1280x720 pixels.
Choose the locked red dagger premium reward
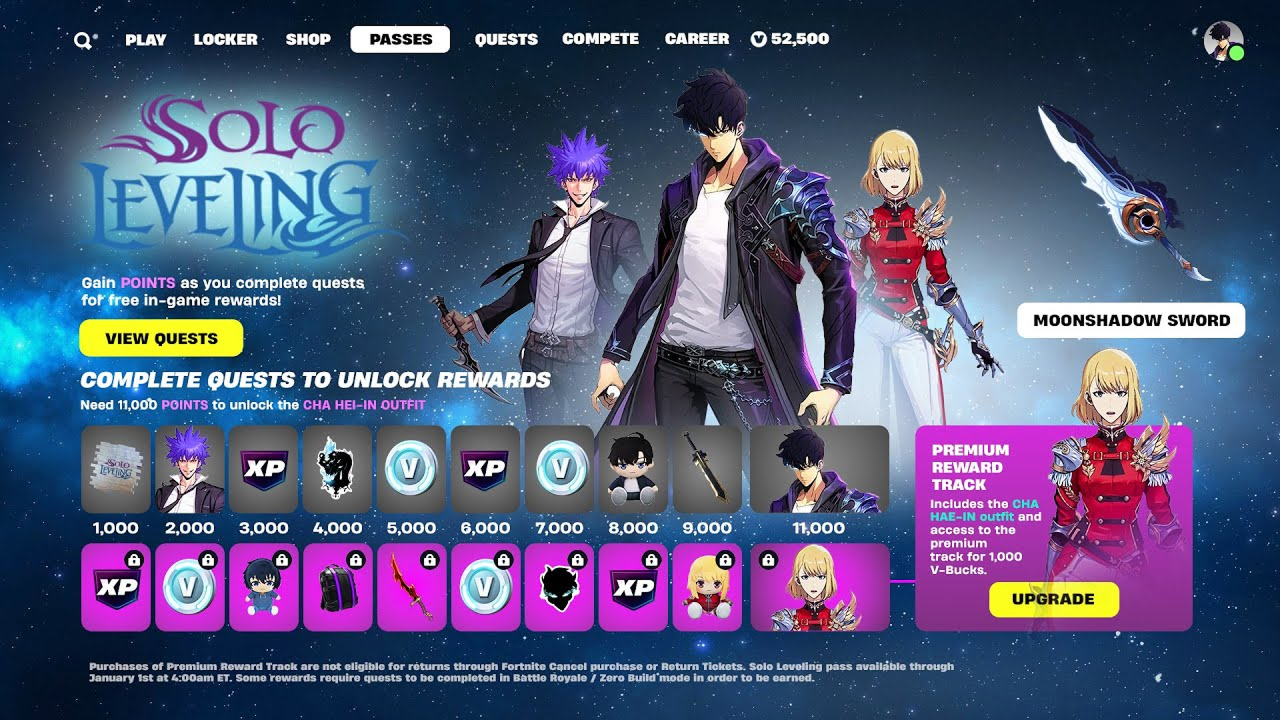412,587
